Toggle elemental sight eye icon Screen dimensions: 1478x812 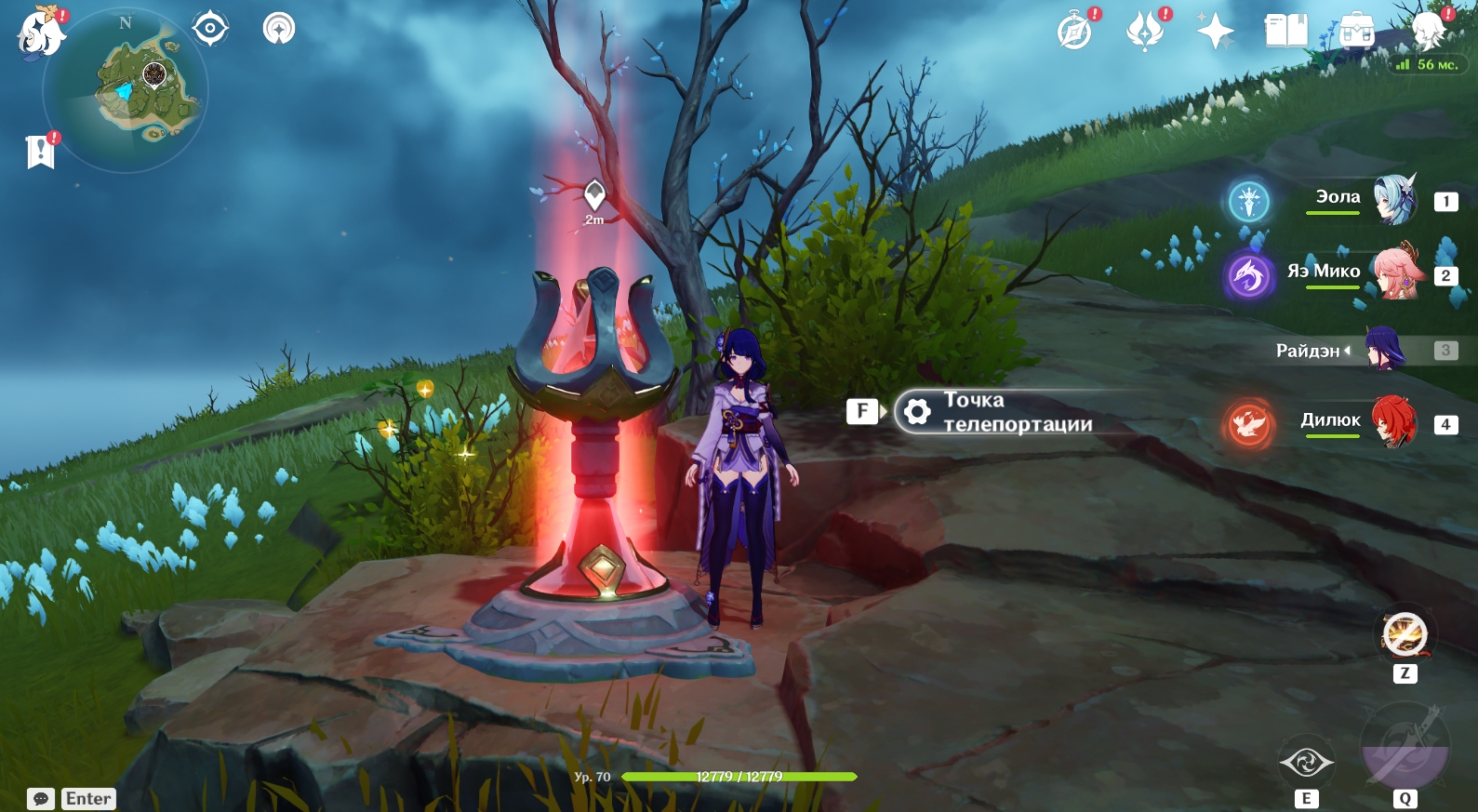point(210,29)
